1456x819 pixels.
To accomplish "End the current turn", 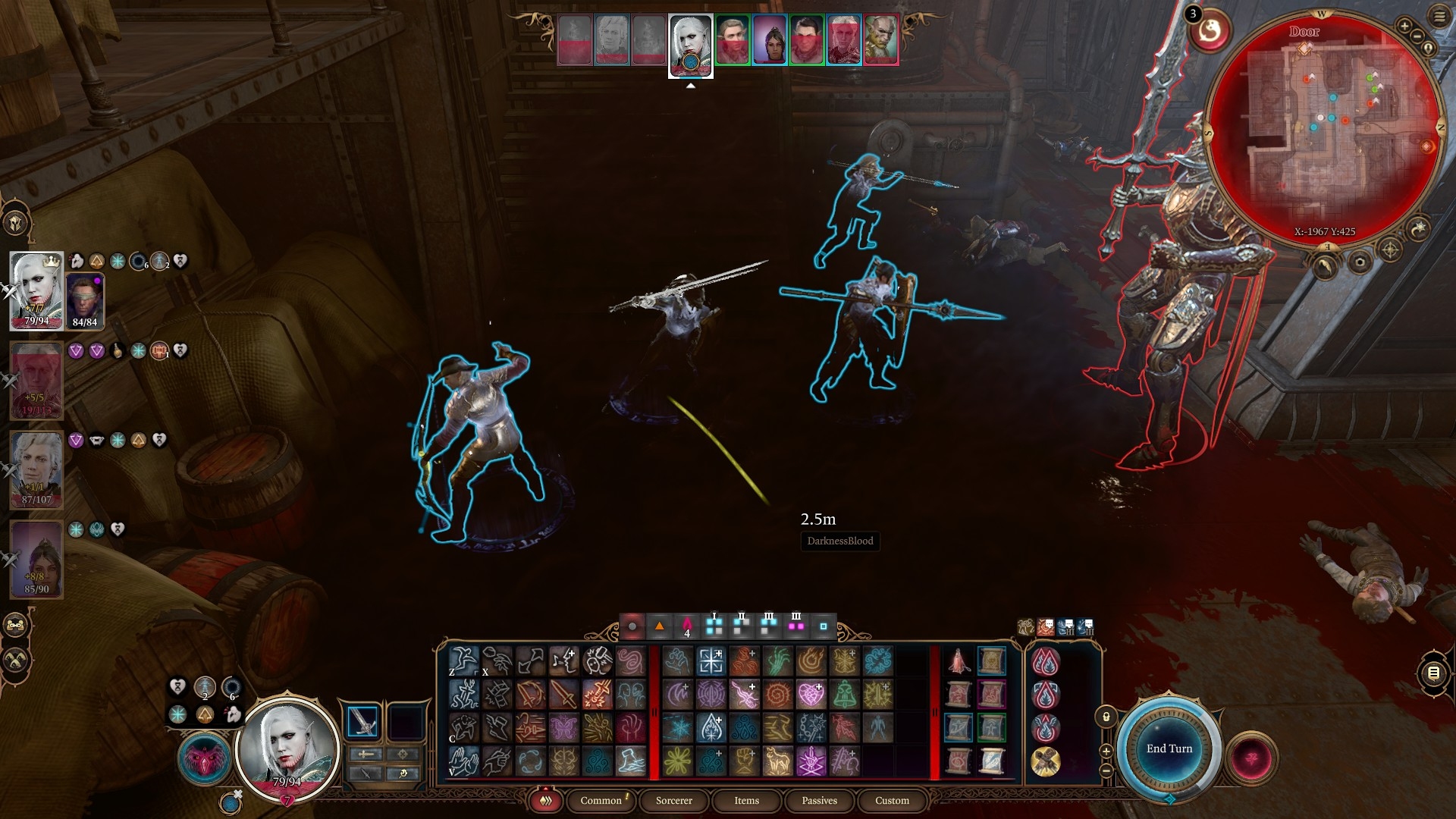I will (x=1169, y=748).
